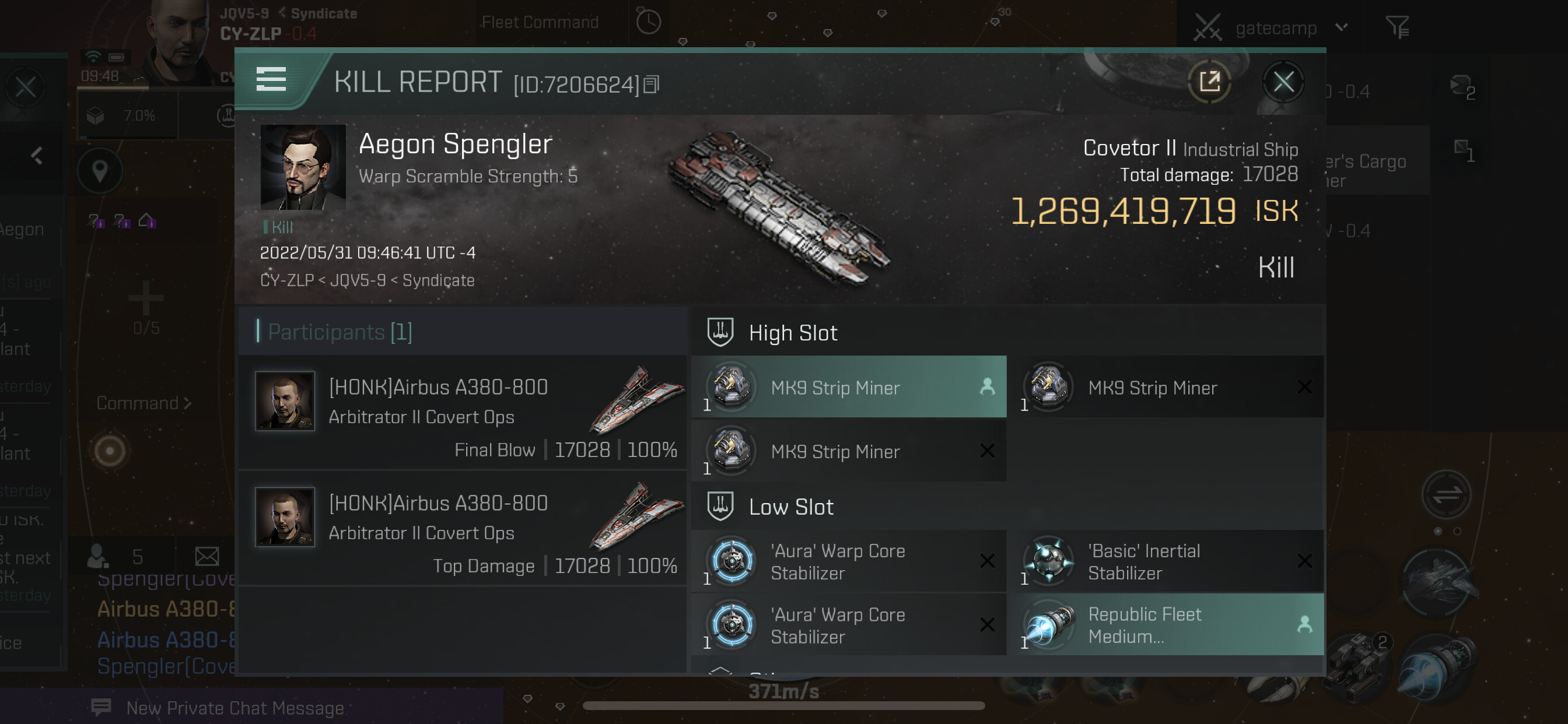Viewport: 1568px width, 724px height.
Task: Open the Top Damage participant row
Action: click(463, 529)
